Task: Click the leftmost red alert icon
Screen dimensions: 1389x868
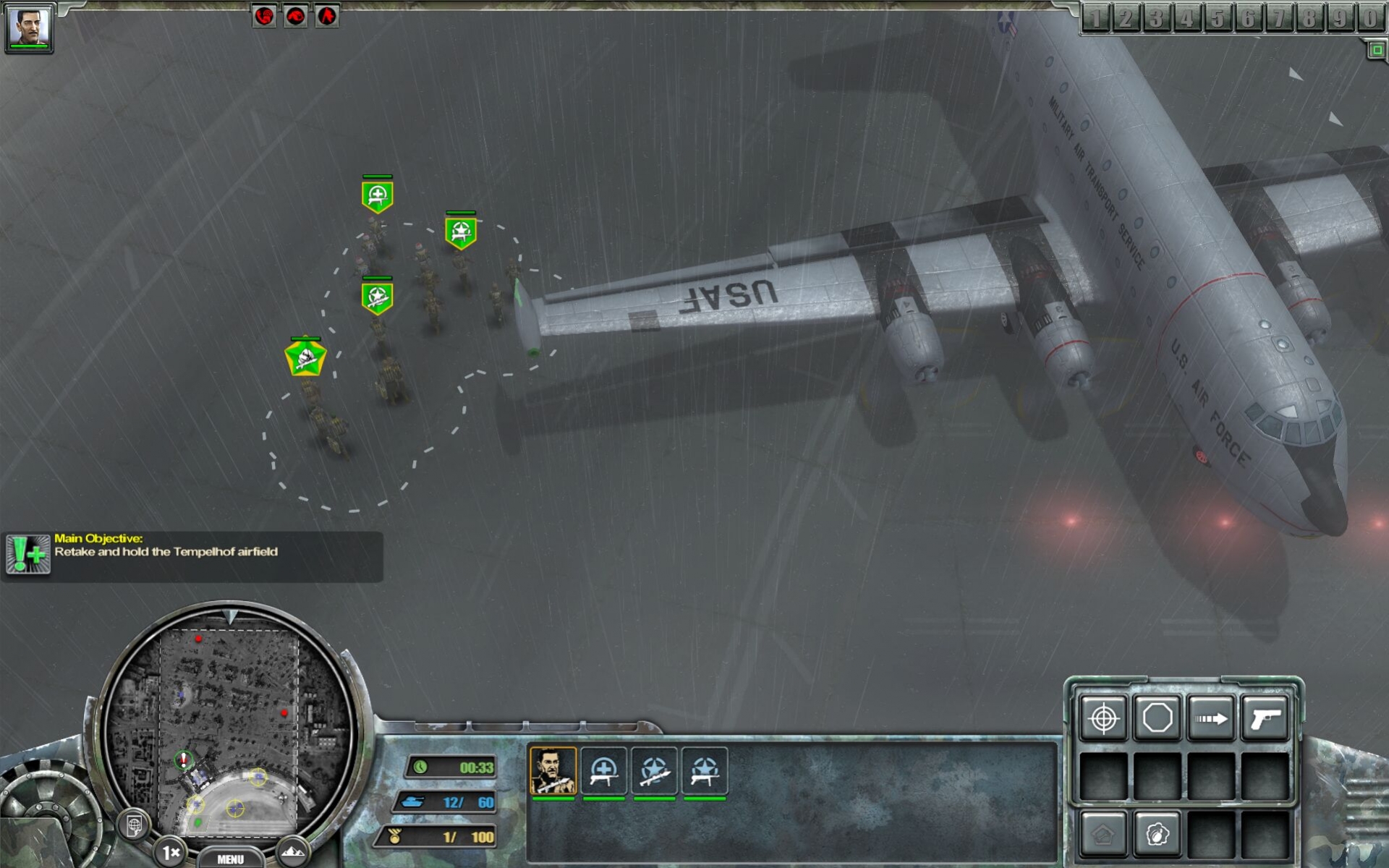Action: (265, 15)
